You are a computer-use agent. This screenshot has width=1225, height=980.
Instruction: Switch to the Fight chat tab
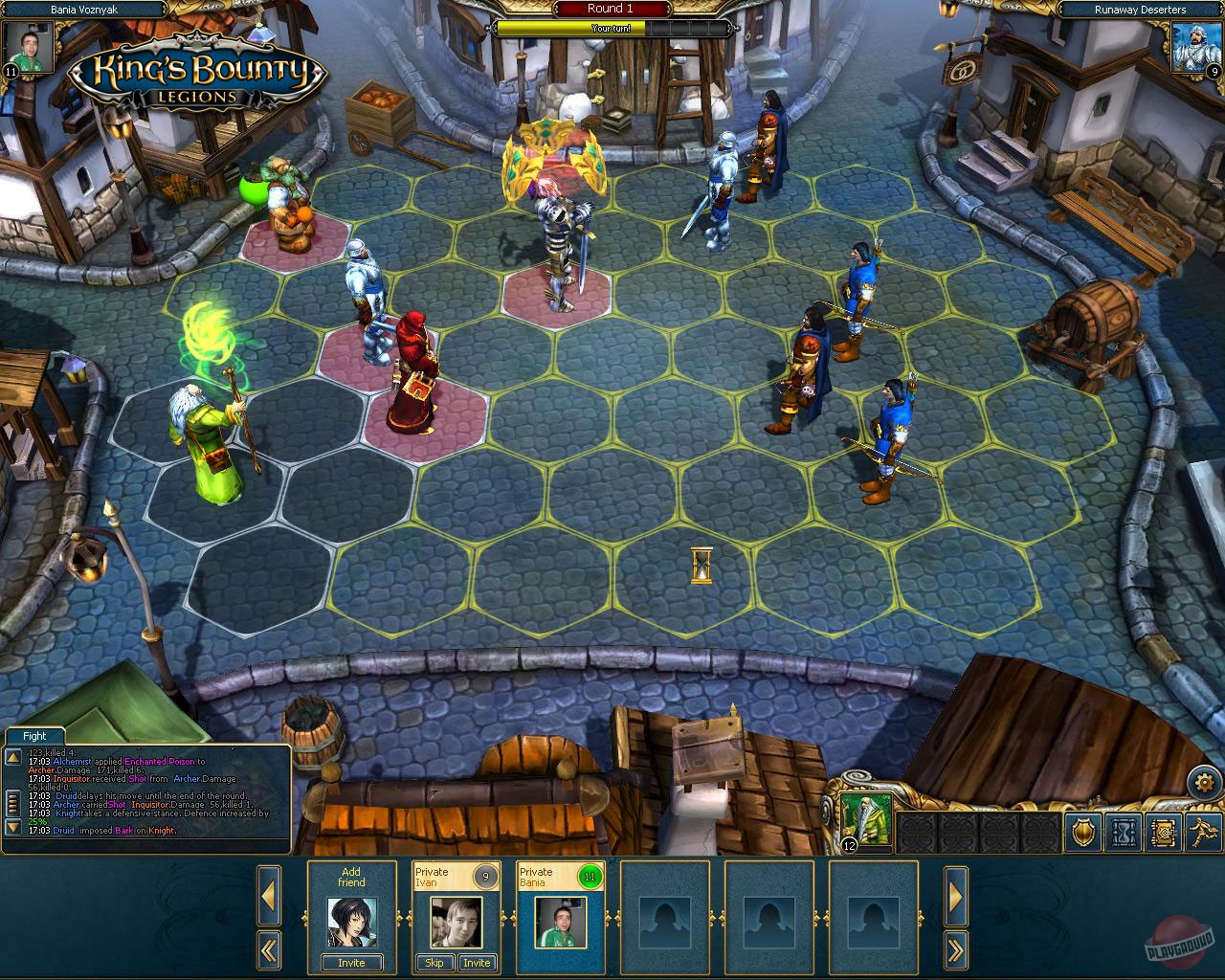(34, 735)
